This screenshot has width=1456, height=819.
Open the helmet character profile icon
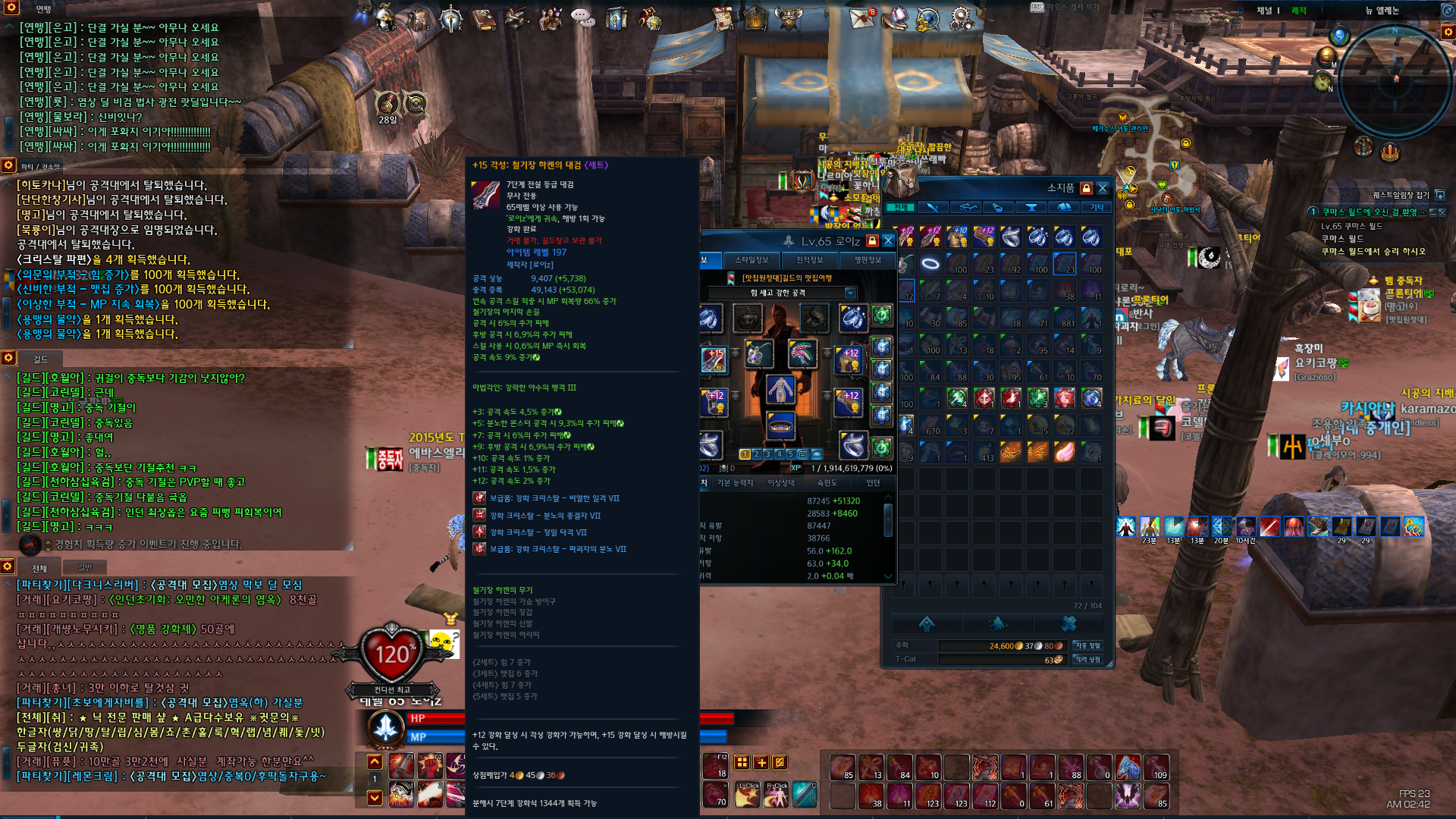[x=385, y=17]
